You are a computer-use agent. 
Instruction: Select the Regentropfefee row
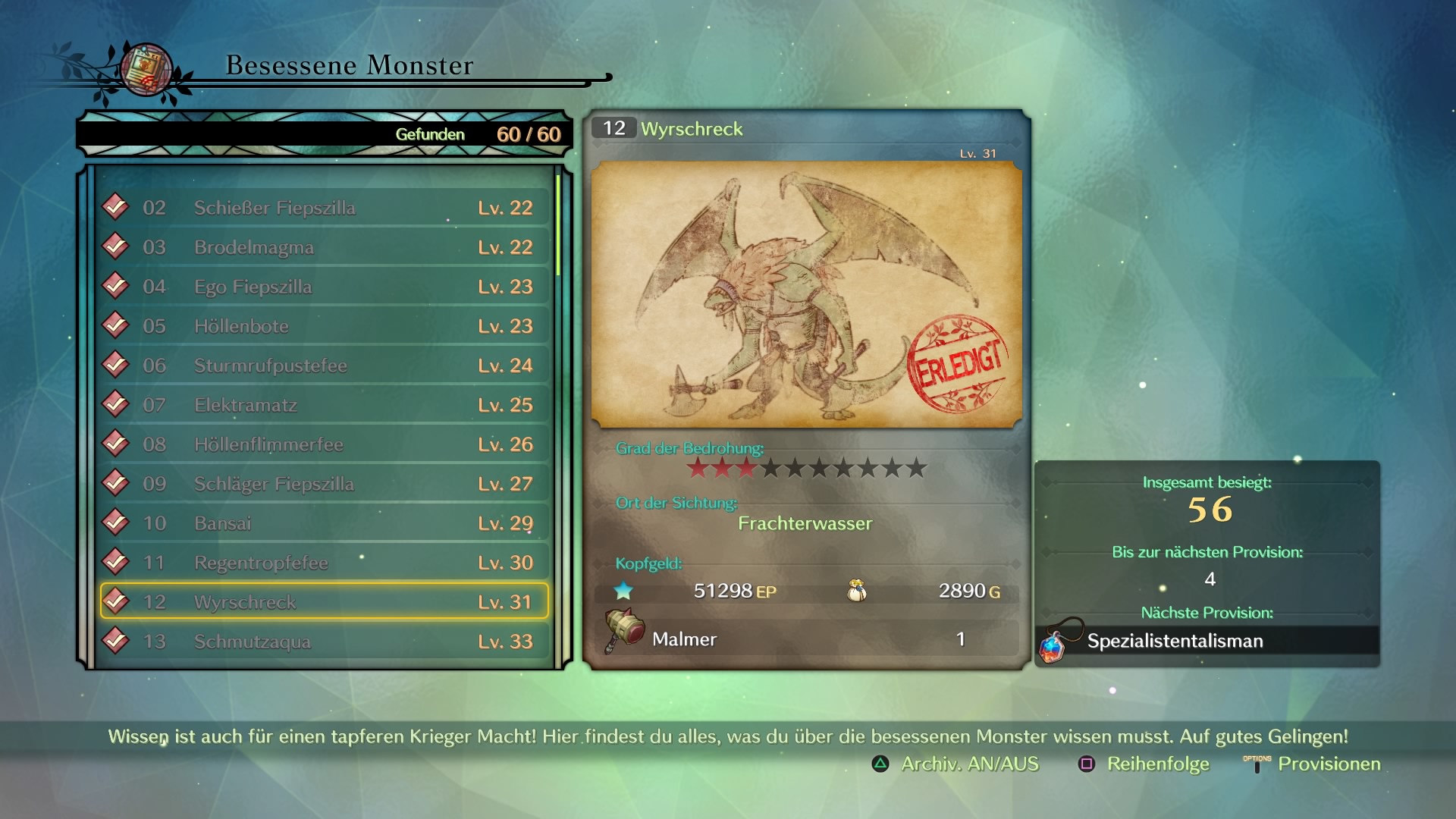(325, 563)
